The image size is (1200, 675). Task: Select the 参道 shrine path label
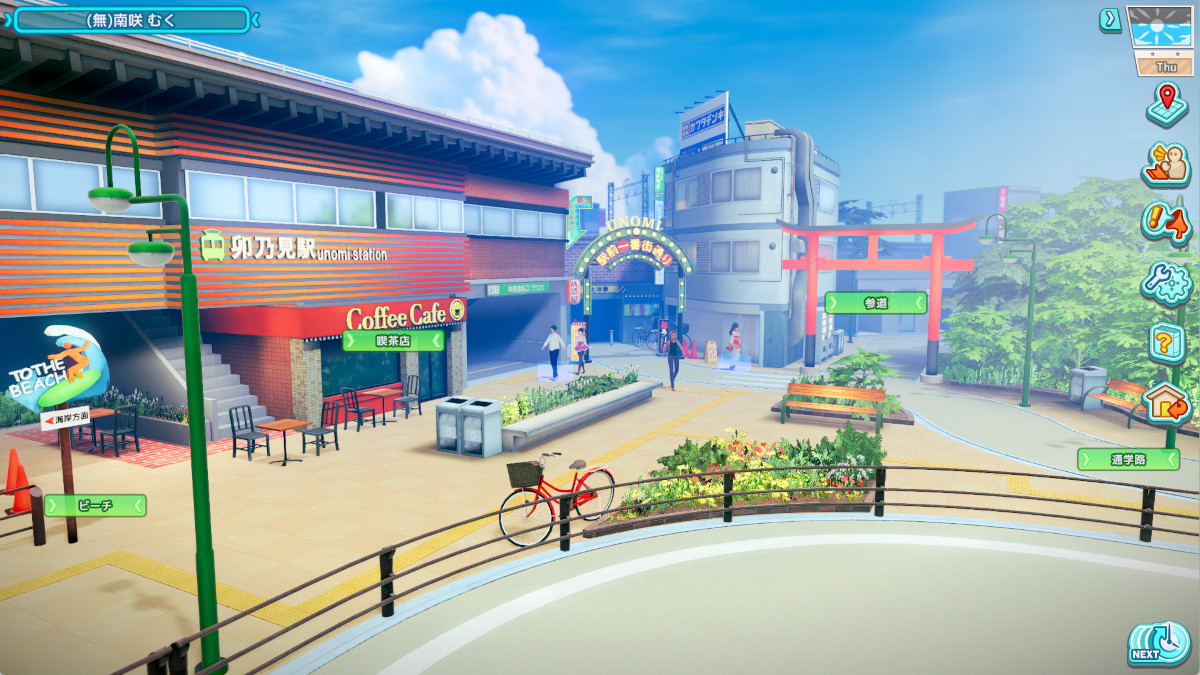[x=875, y=302]
